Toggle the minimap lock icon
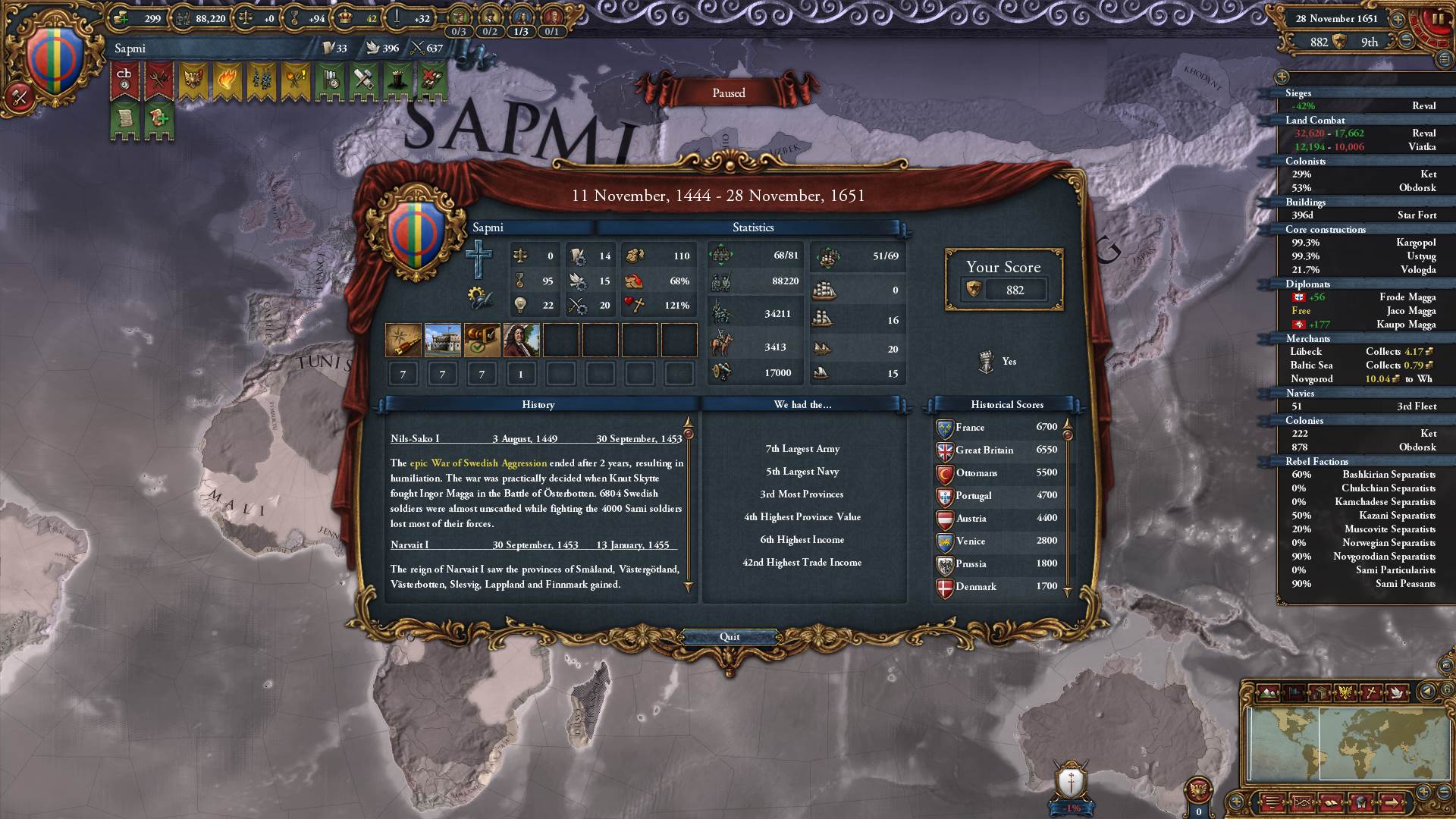This screenshot has height=819, width=1456. (1447, 689)
